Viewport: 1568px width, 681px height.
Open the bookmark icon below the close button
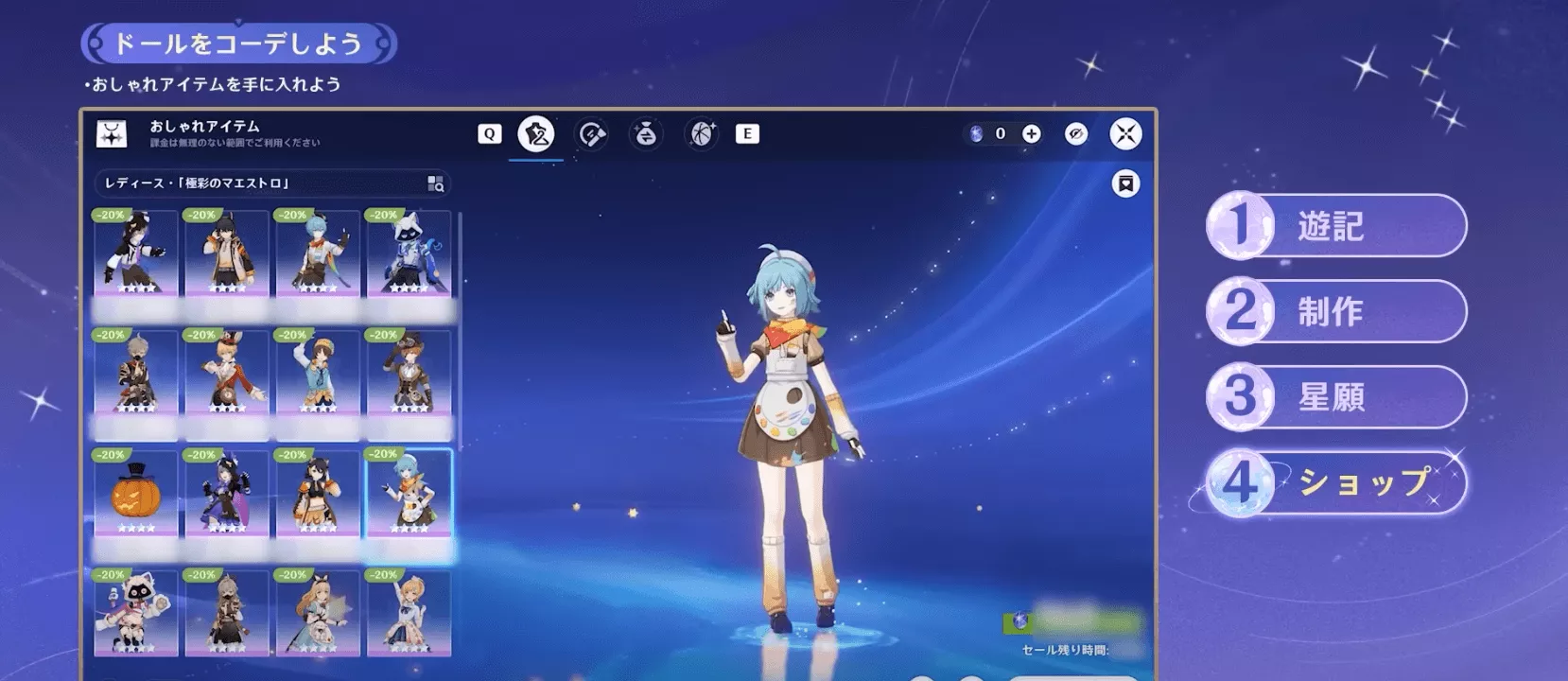point(1125,182)
